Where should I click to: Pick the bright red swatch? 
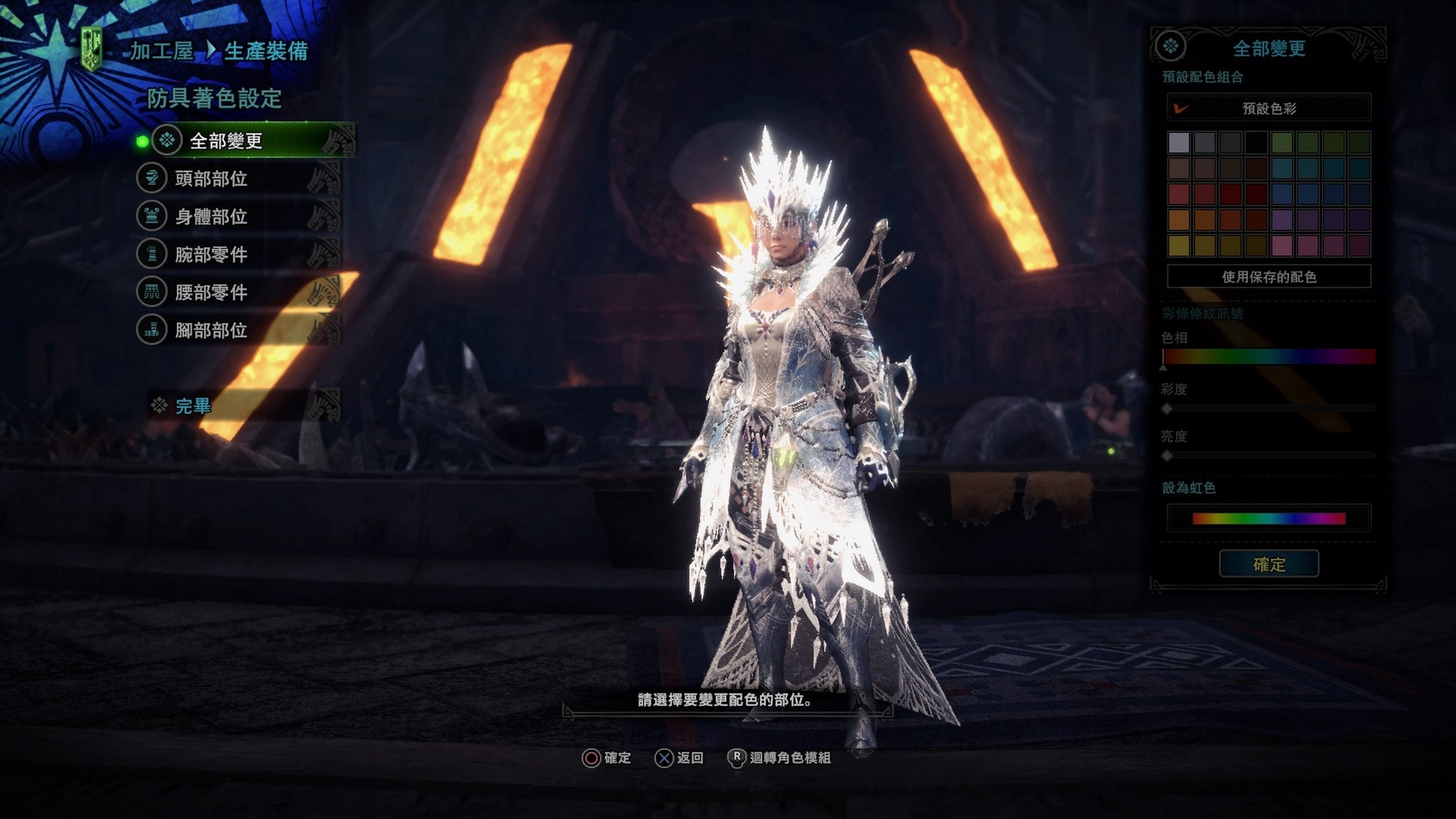1178,194
